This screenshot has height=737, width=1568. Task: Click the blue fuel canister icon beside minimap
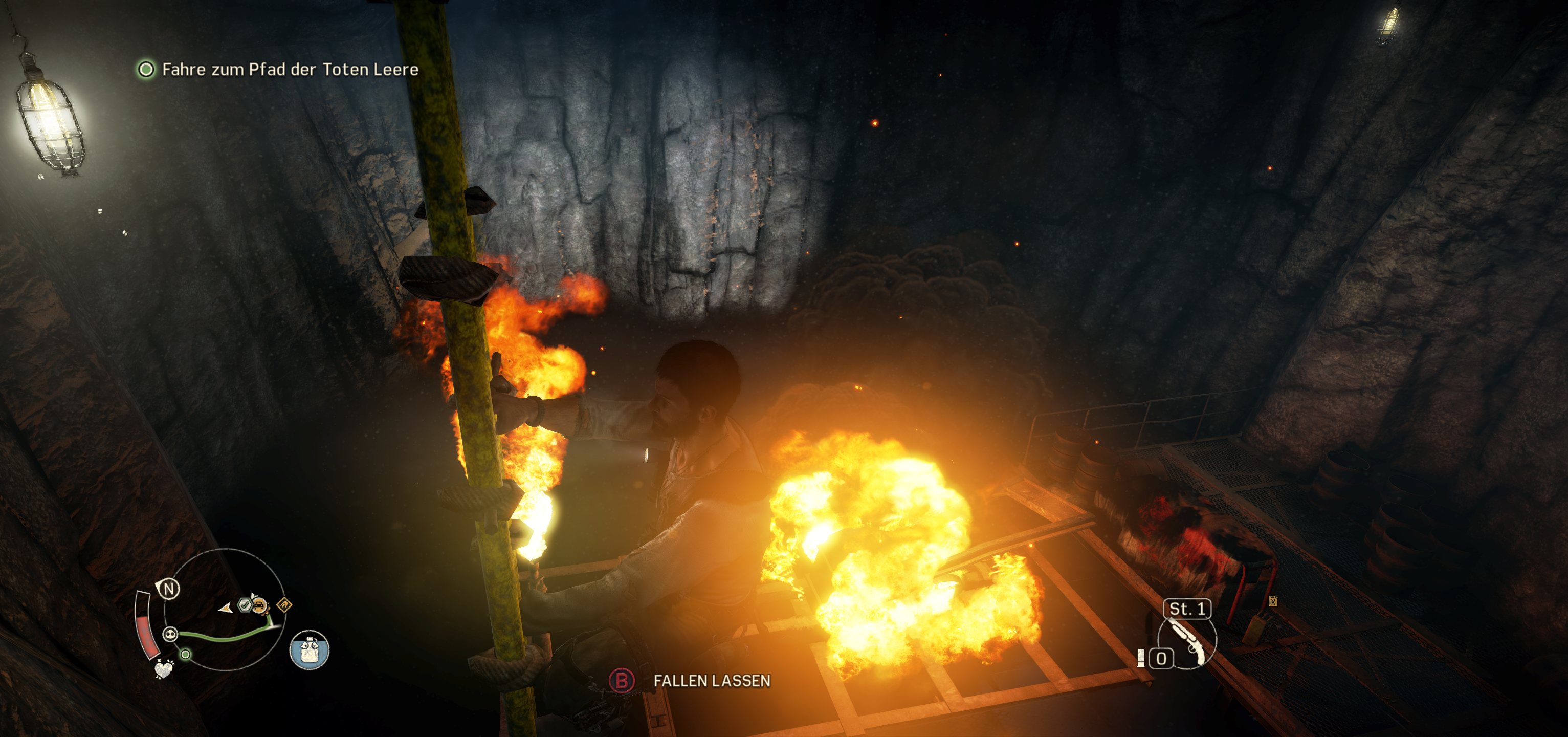(x=309, y=651)
